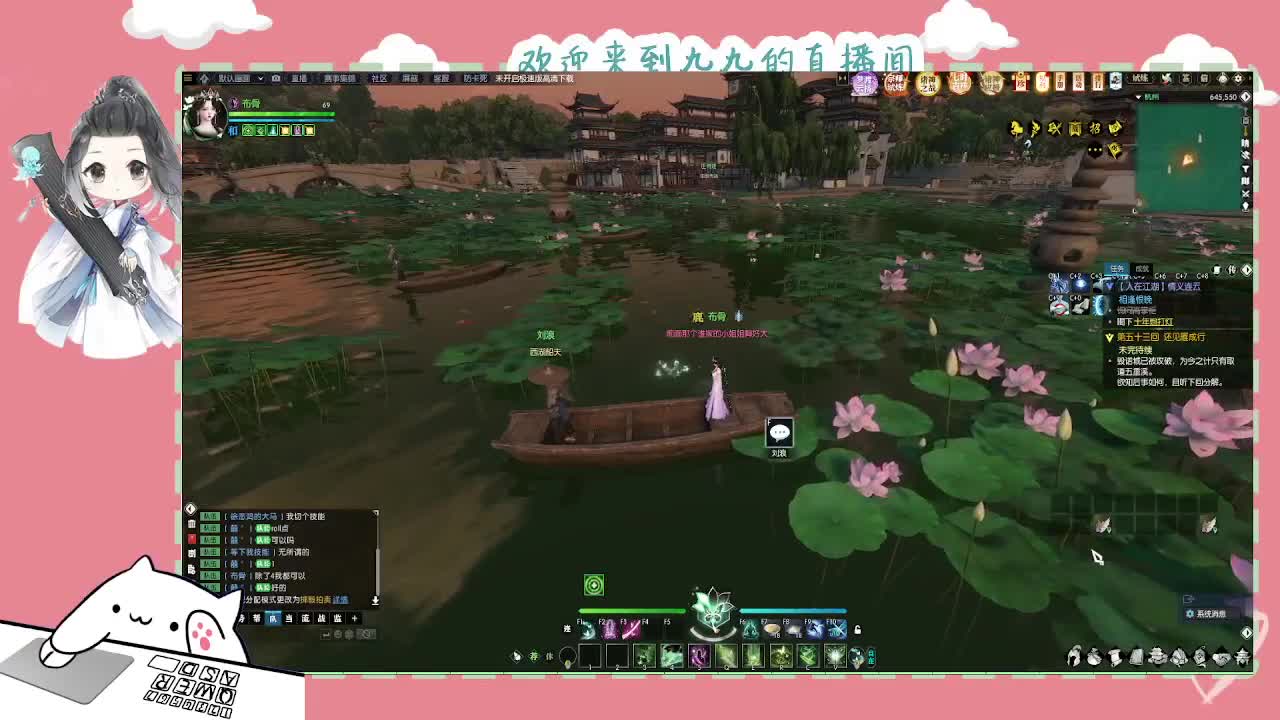Open the 社区 menu item on the top bar
Screen dimensions: 1280x720
[x=379, y=77]
